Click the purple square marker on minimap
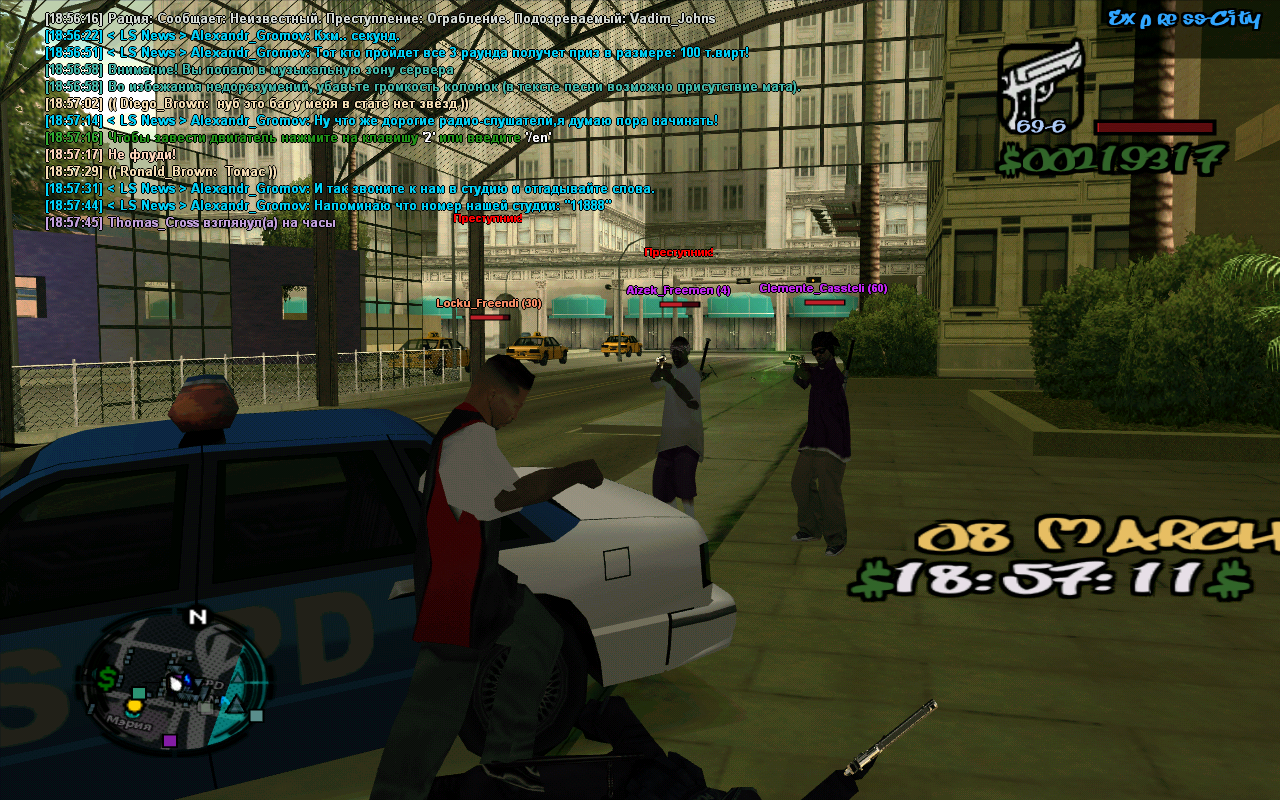The image size is (1280, 800). pos(169,741)
